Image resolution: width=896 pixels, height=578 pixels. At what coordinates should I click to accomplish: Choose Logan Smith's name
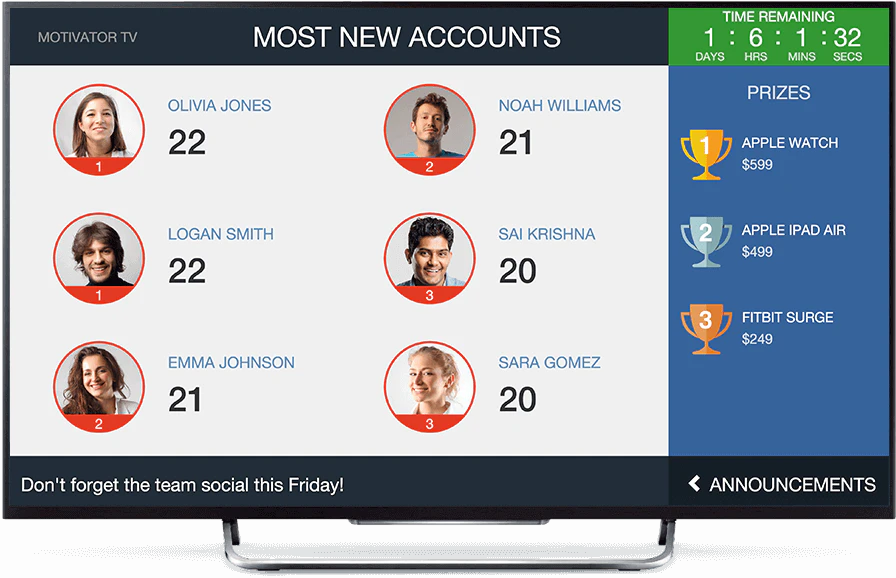click(x=220, y=235)
